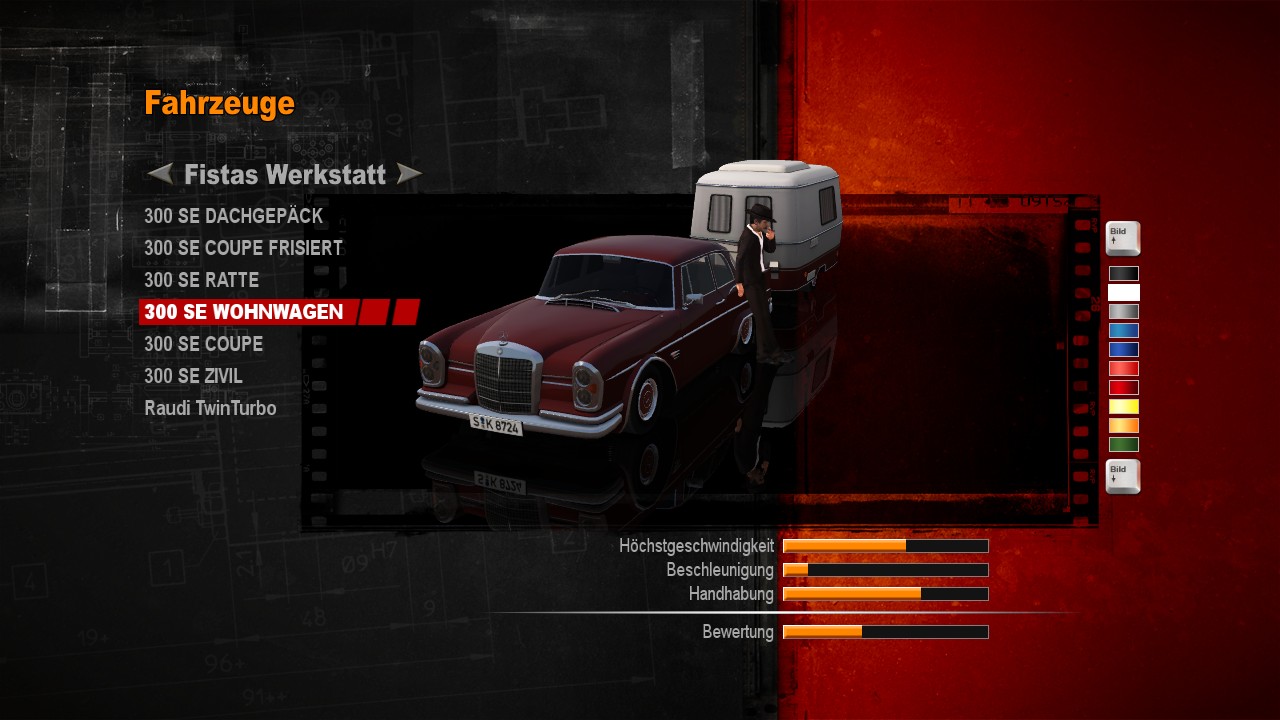Select the 300 SE ZIVIL vehicle
1280x720 pixels.
point(193,376)
